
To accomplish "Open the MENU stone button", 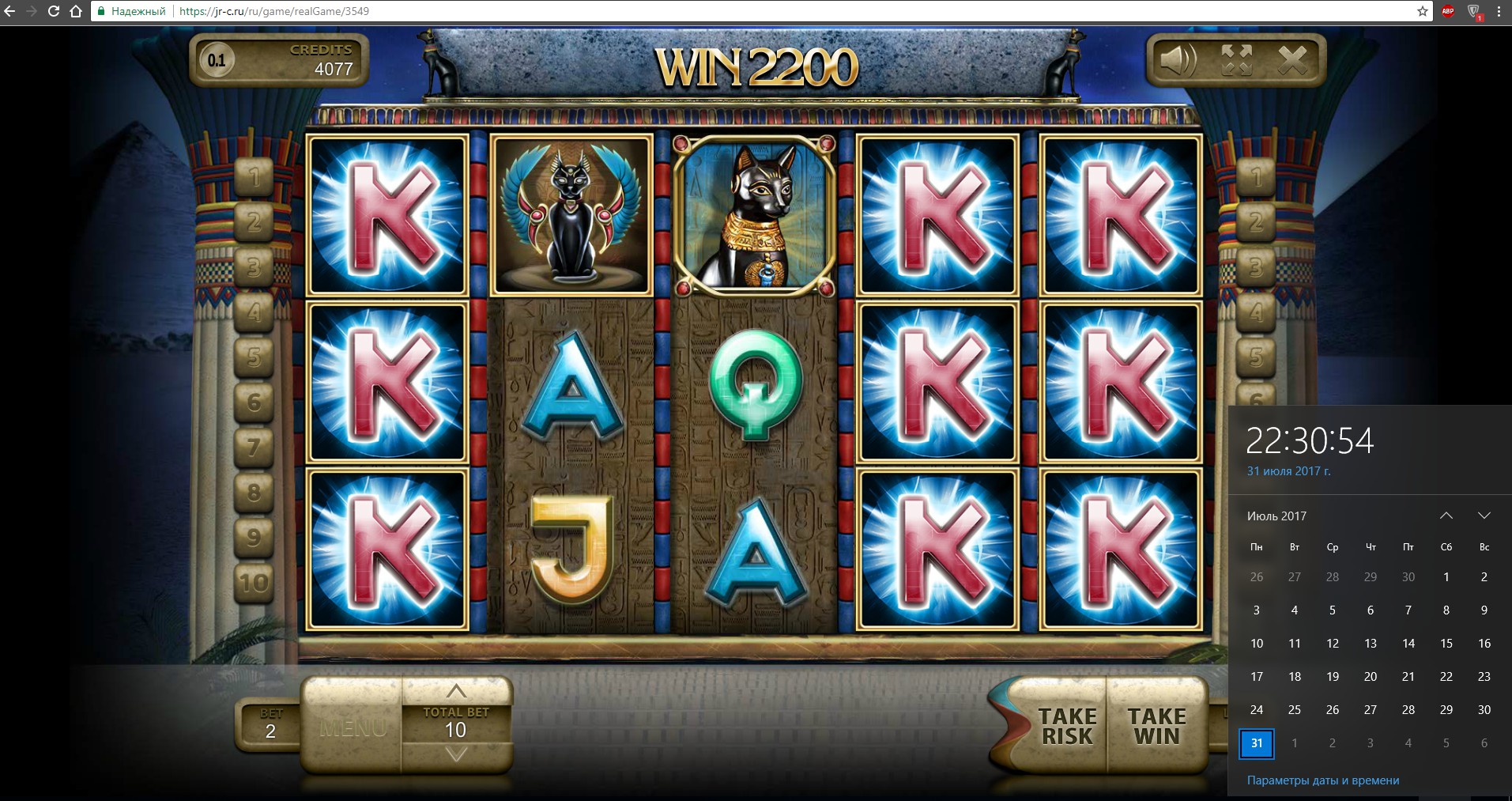I will (x=353, y=727).
